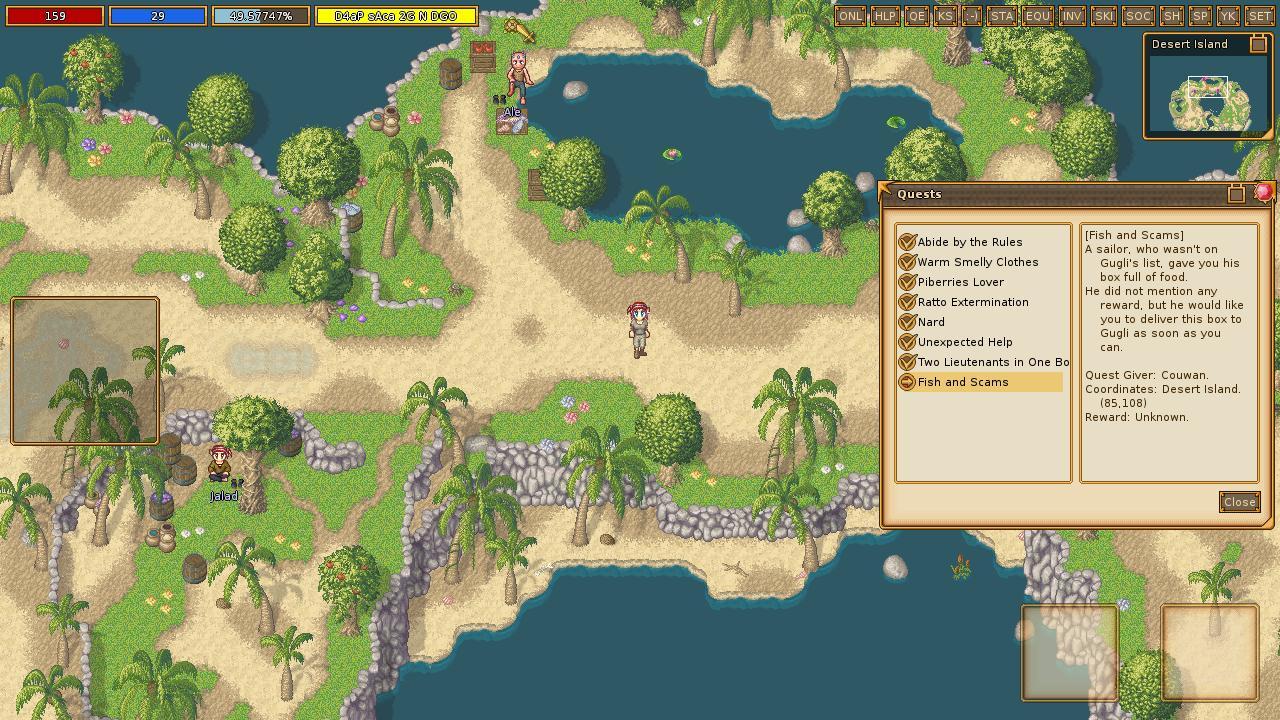Open equipment with the EQU icon
Screen dimensions: 1280x720
coord(1036,16)
